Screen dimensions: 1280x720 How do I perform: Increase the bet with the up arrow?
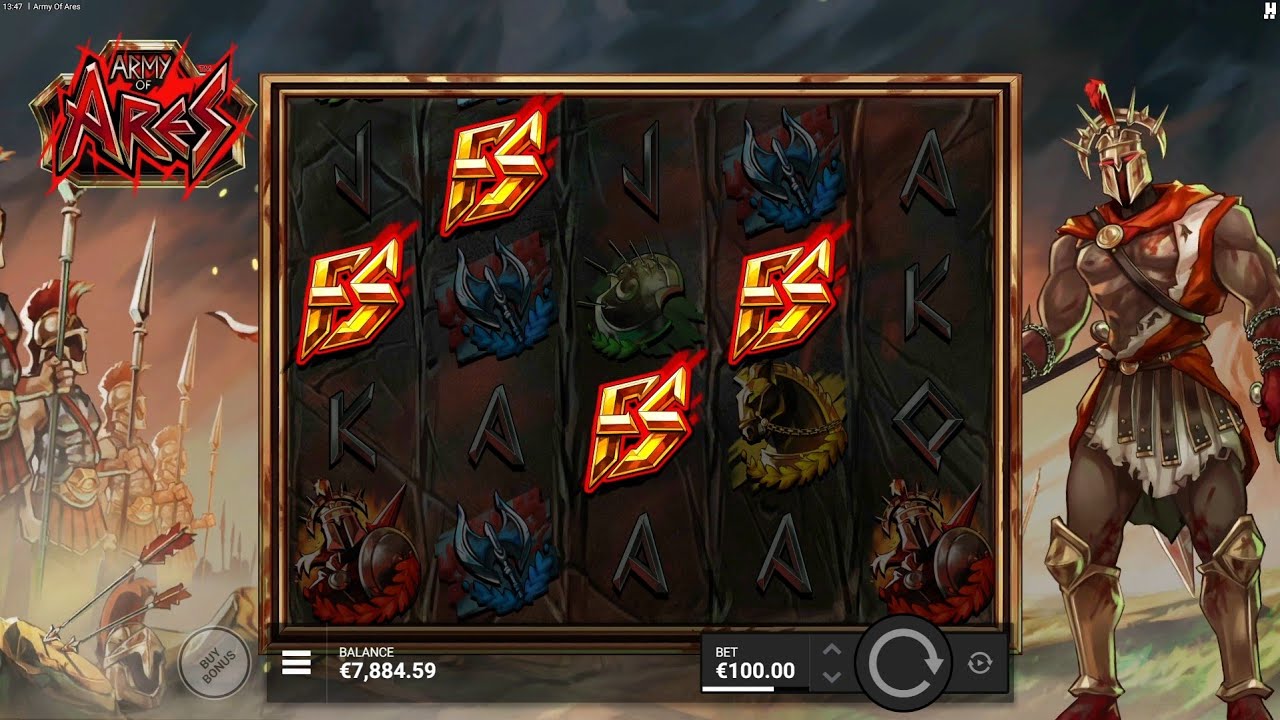832,649
